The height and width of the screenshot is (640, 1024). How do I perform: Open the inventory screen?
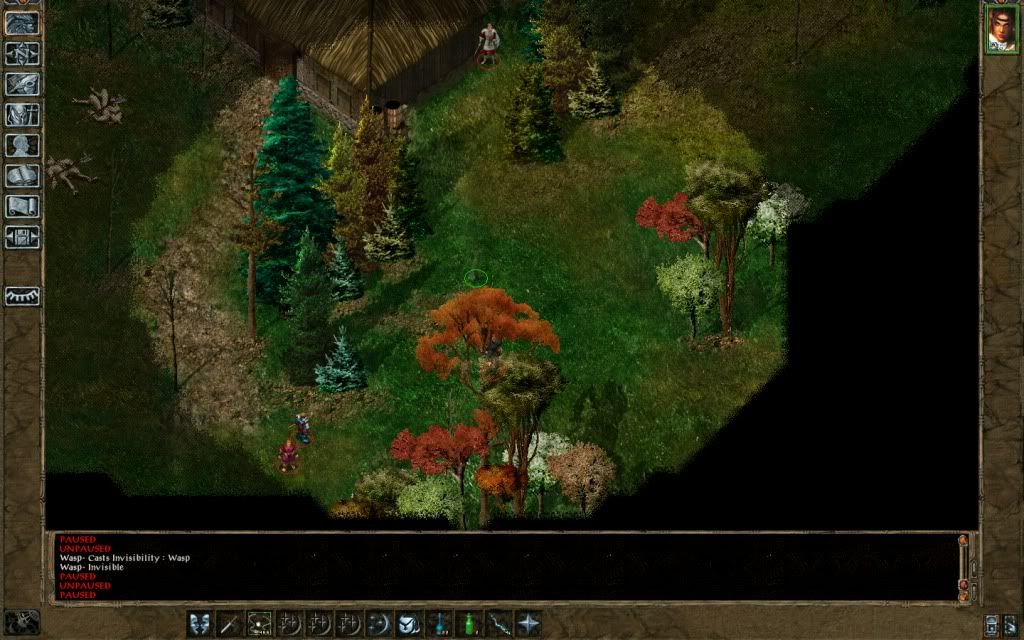pos(23,115)
